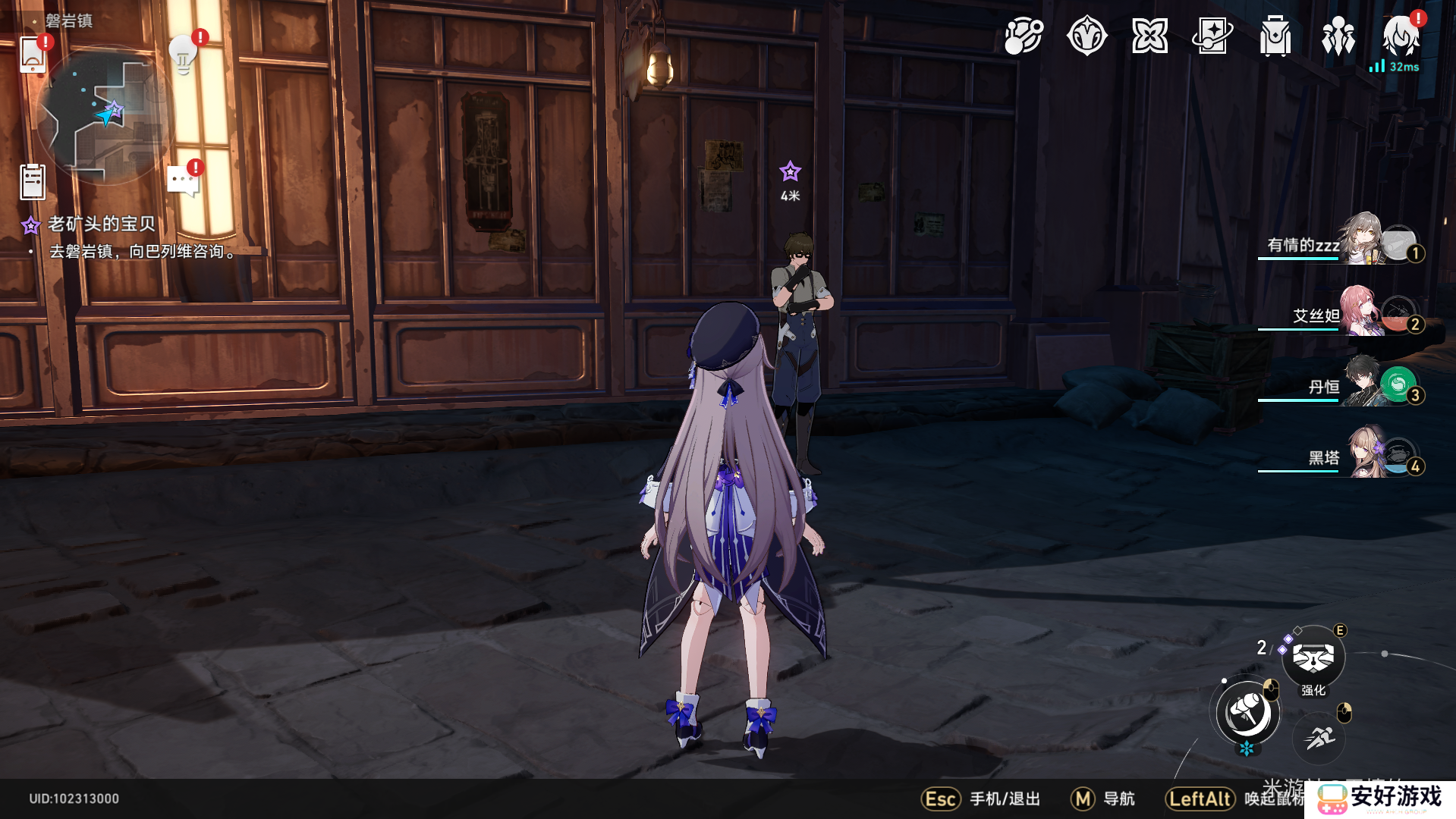Viewport: 1456px width, 819px height.
Task: Open the phone menu icon
Action: (33, 54)
